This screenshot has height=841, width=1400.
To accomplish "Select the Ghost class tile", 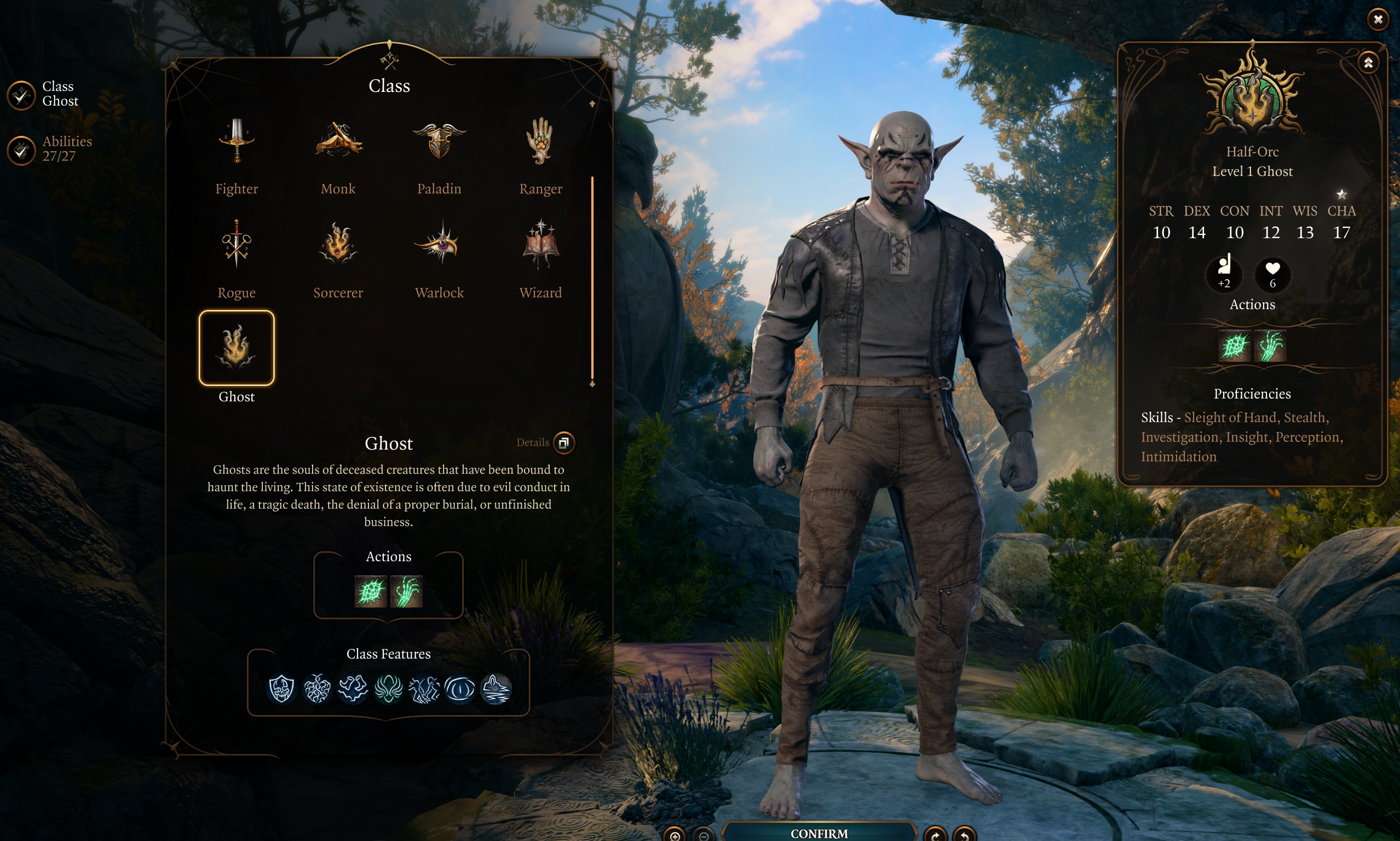I will point(237,348).
